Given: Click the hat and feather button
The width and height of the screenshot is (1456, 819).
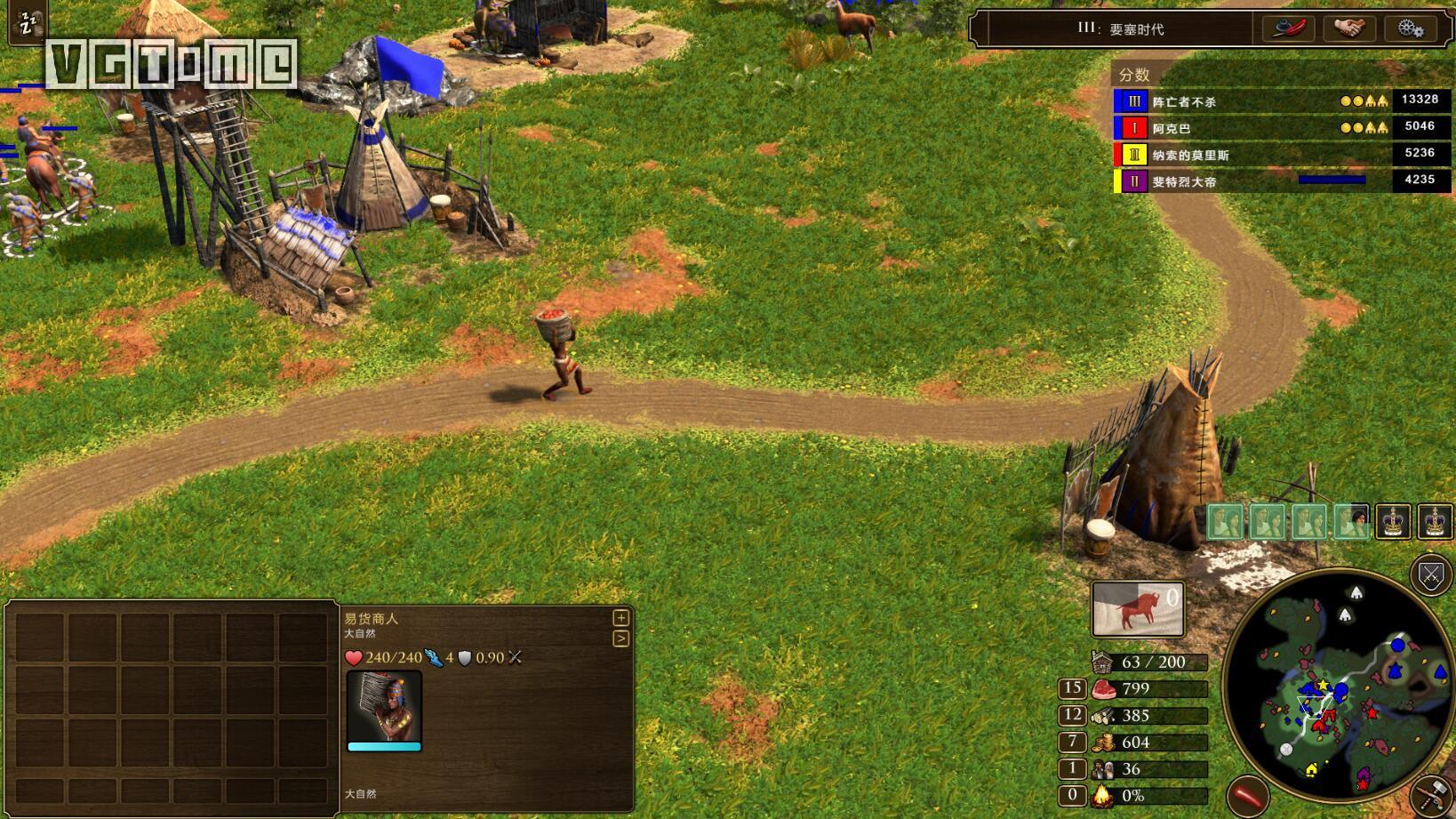Looking at the screenshot, I should coord(1289,28).
